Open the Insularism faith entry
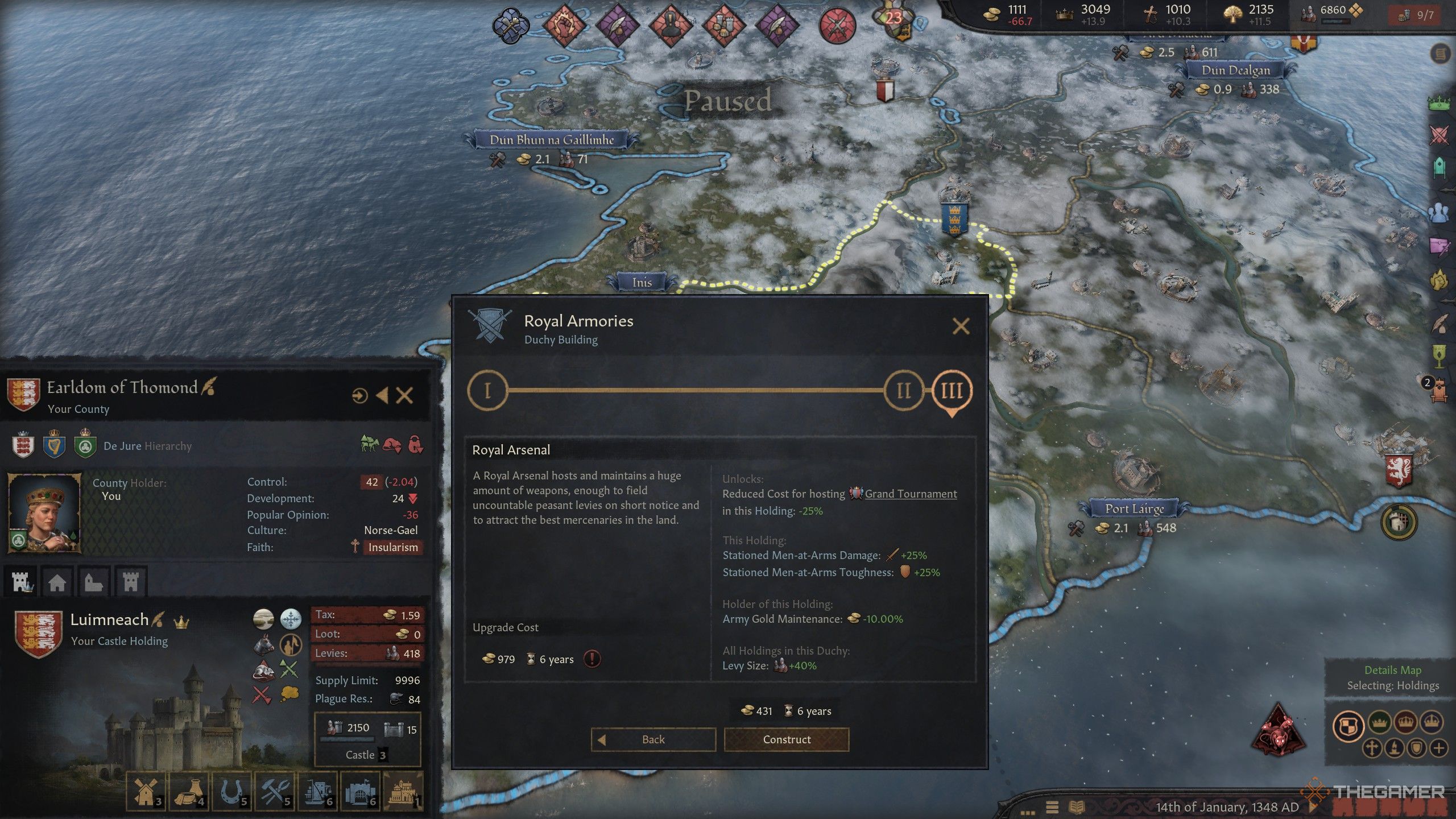The width and height of the screenshot is (1456, 819). 392,547
